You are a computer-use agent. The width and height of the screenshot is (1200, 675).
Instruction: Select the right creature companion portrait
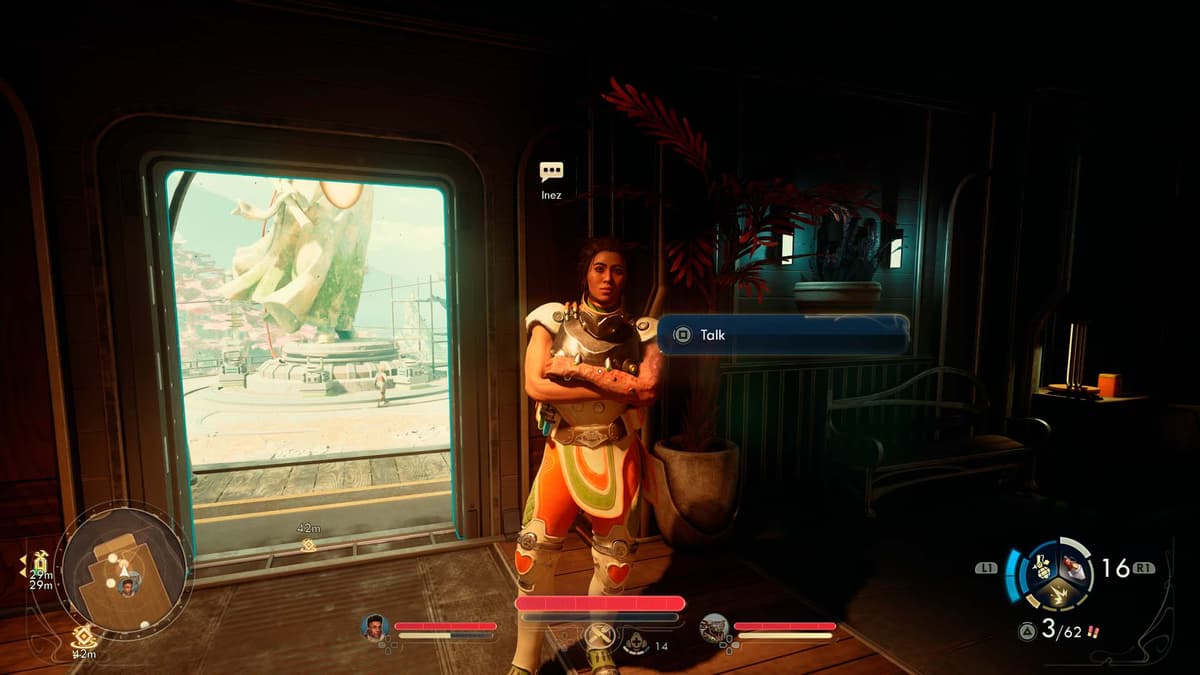click(714, 627)
